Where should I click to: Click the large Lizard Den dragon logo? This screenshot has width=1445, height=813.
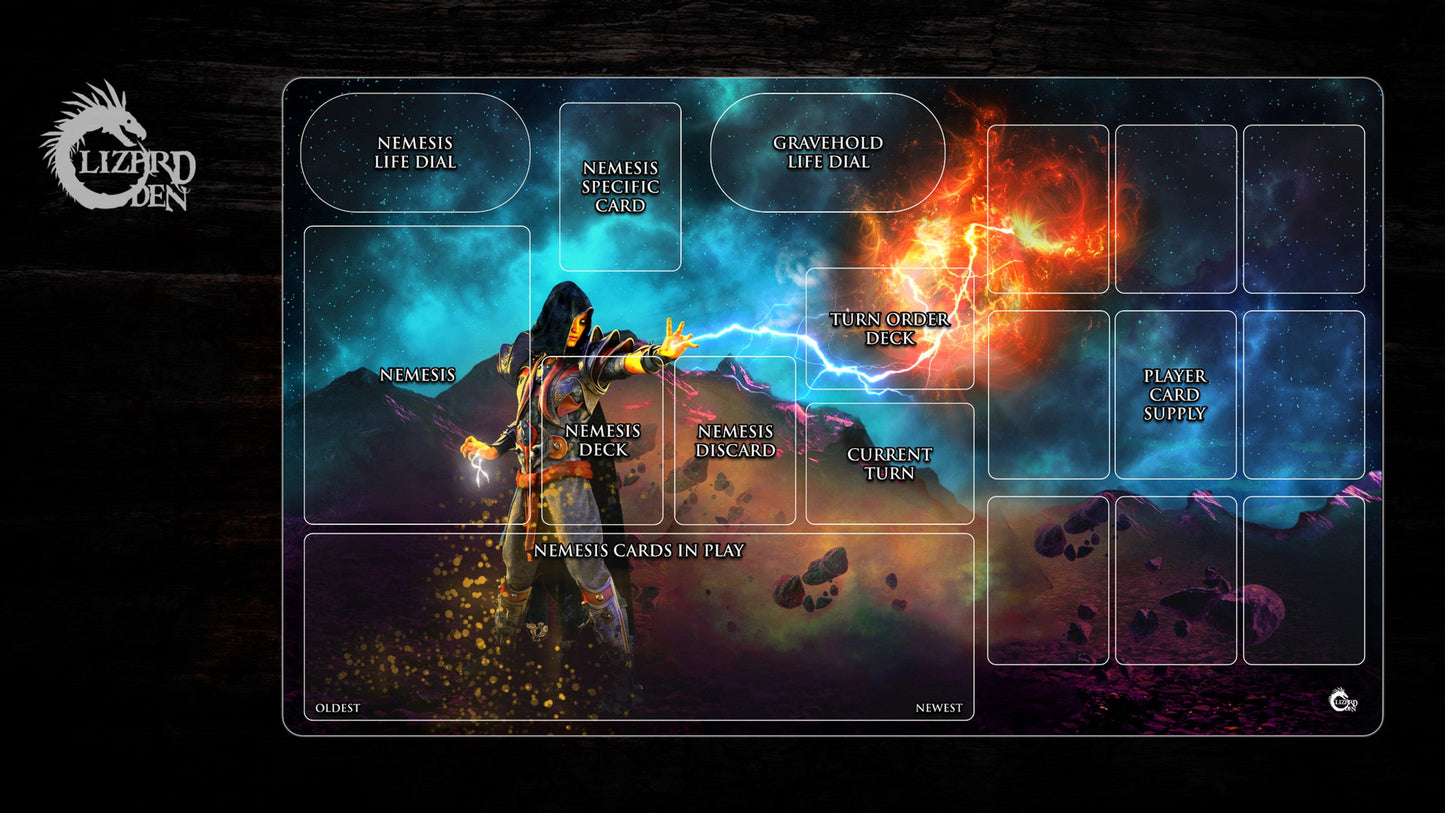pos(117,150)
